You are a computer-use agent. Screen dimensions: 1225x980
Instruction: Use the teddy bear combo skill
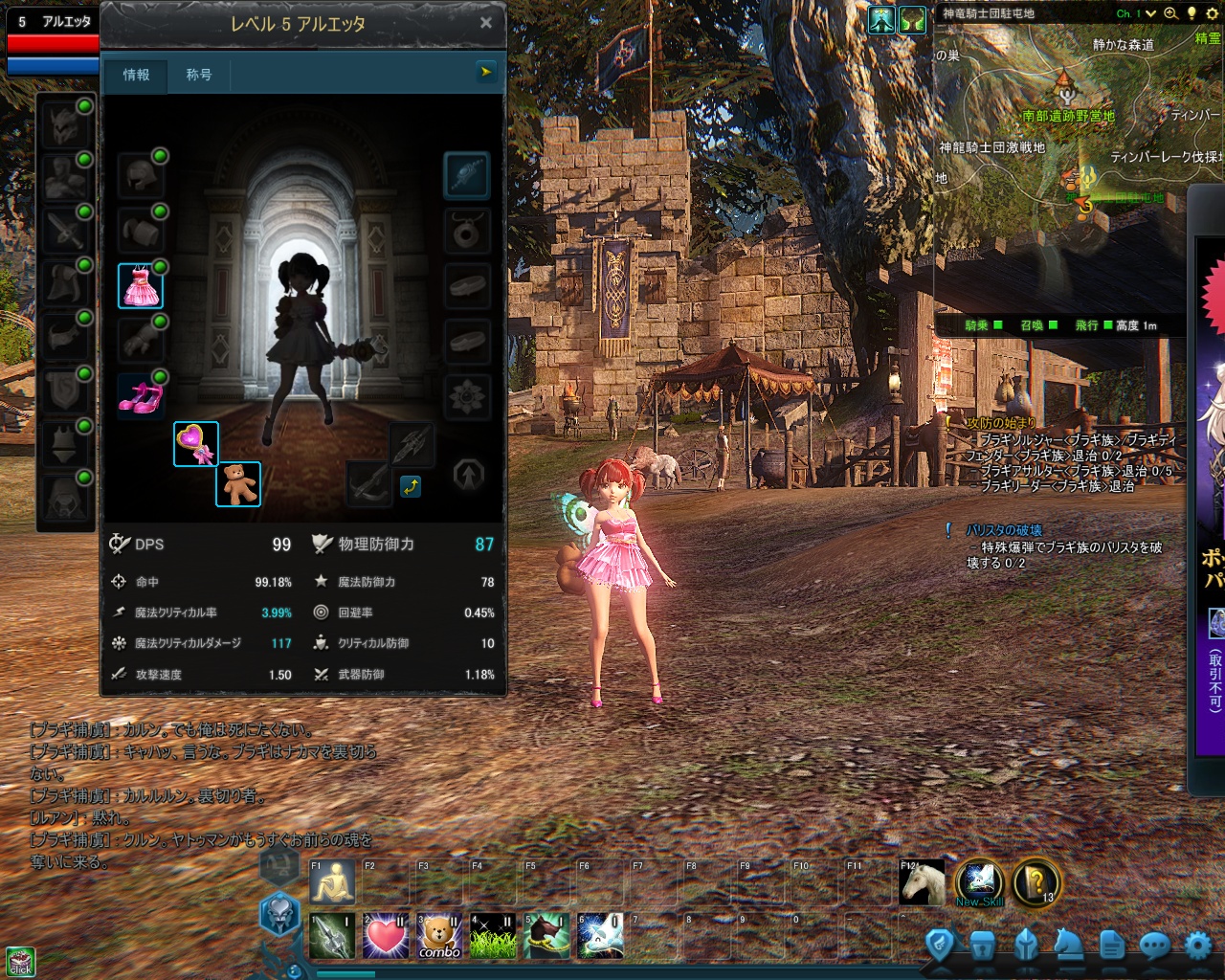439,936
